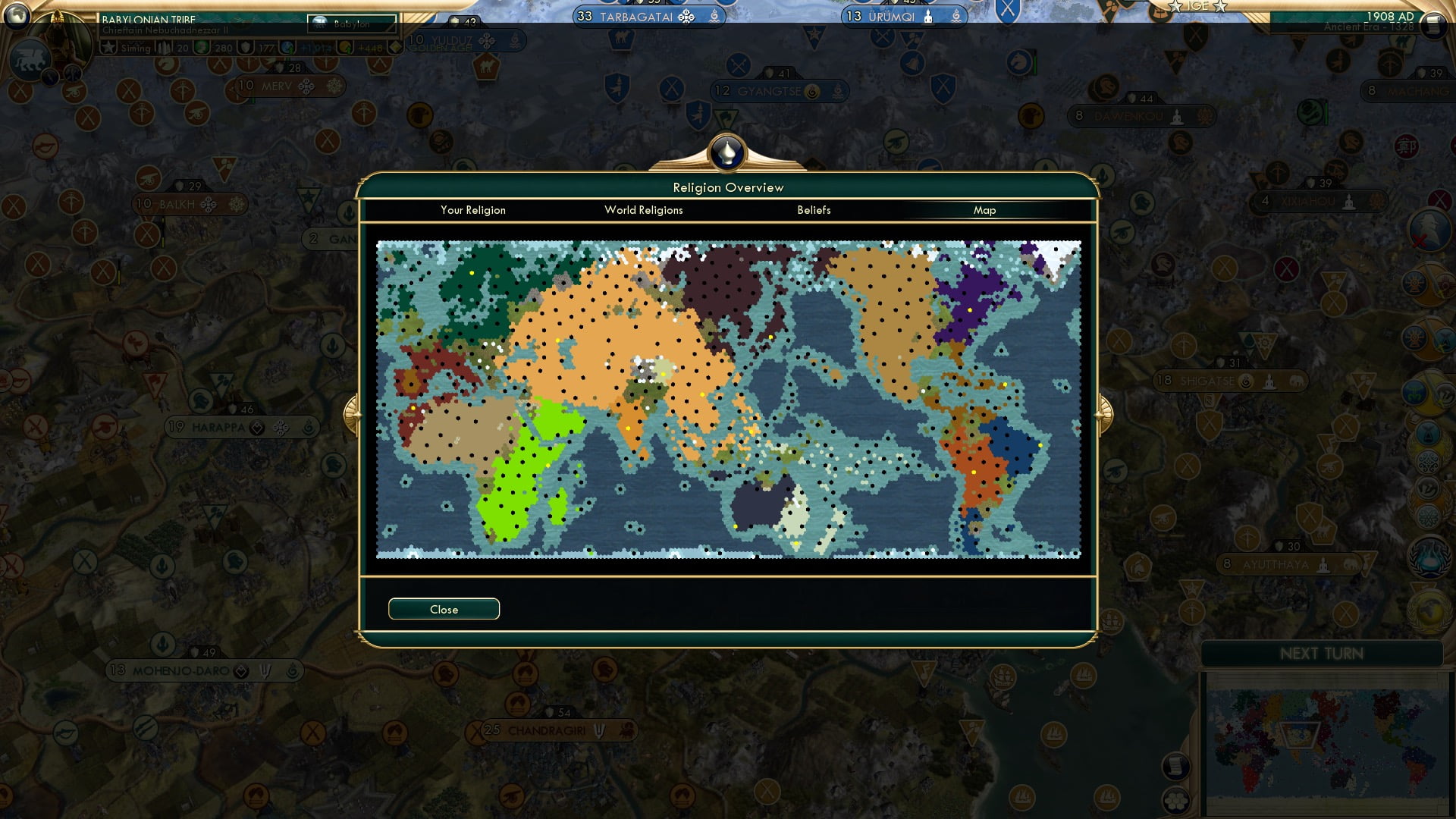Image resolution: width=1456 pixels, height=819 pixels.
Task: Click the gold coin icon showing +448
Action: point(347,48)
